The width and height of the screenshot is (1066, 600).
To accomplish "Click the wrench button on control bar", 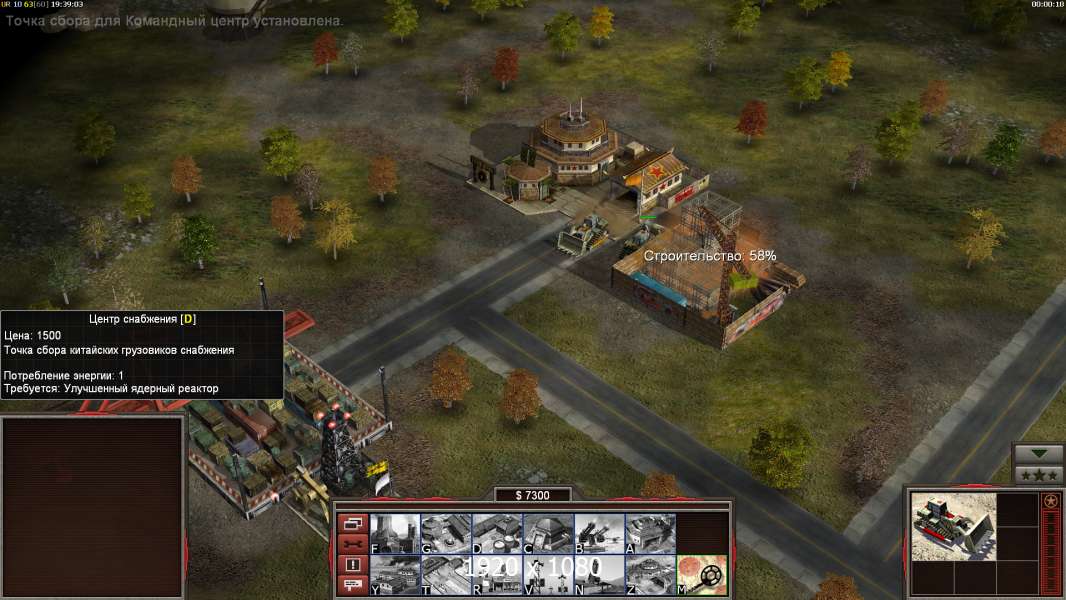I will 353,544.
